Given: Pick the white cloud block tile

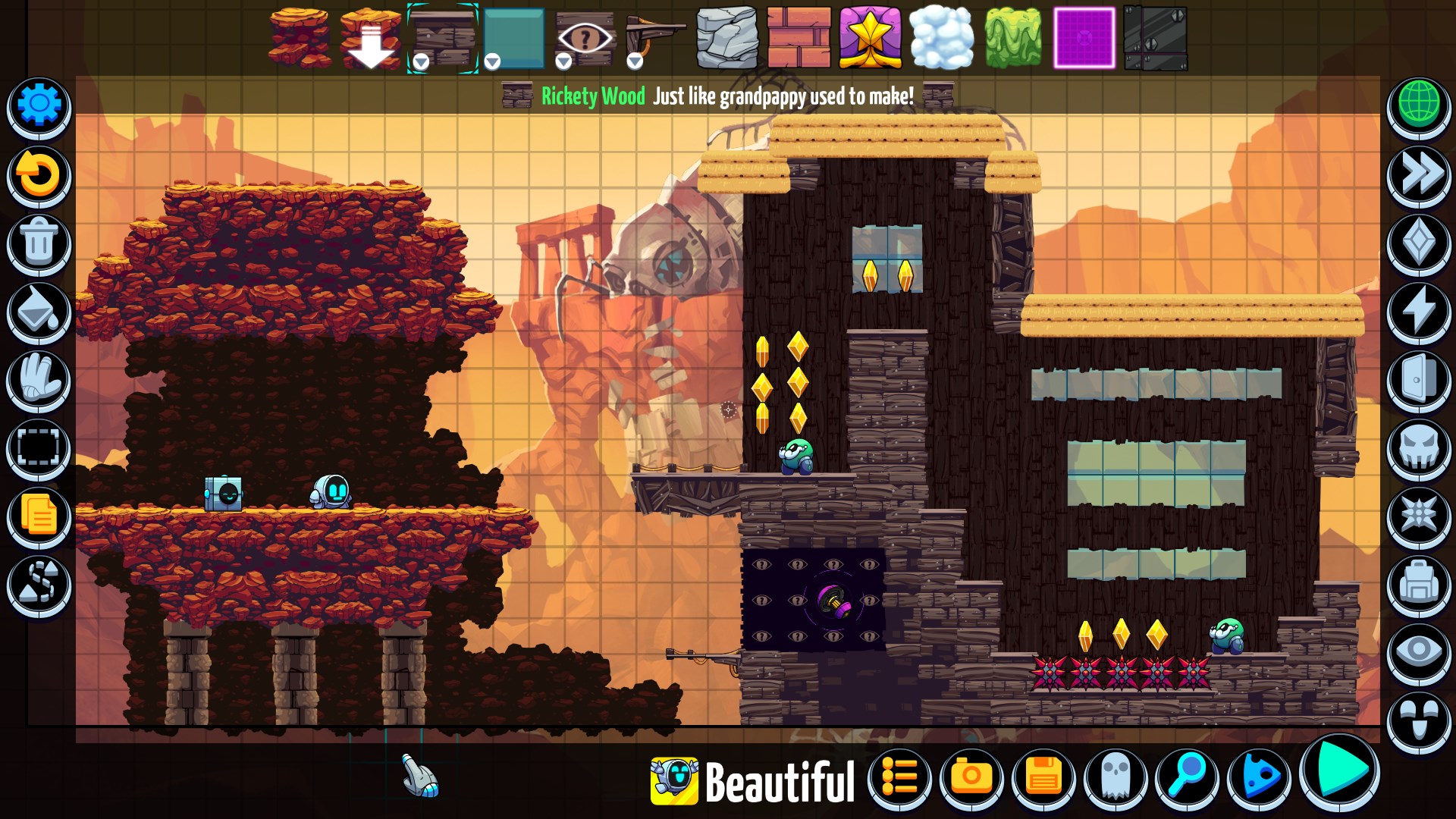Looking at the screenshot, I should click(941, 37).
